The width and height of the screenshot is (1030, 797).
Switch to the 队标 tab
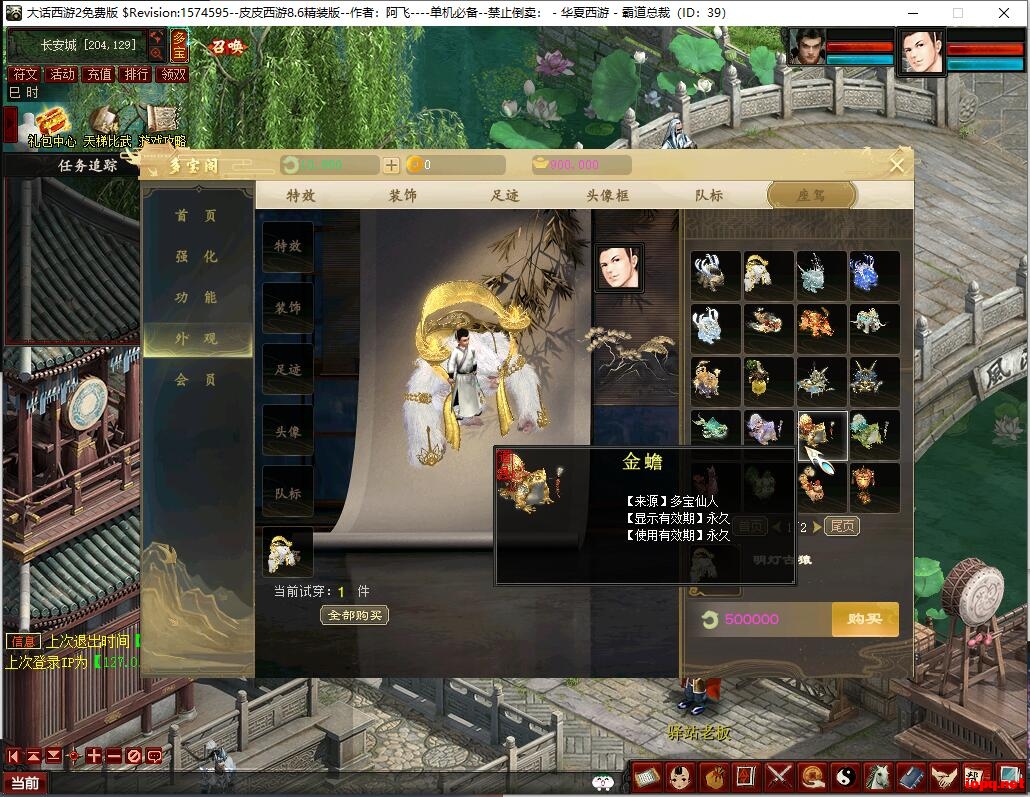coord(709,195)
